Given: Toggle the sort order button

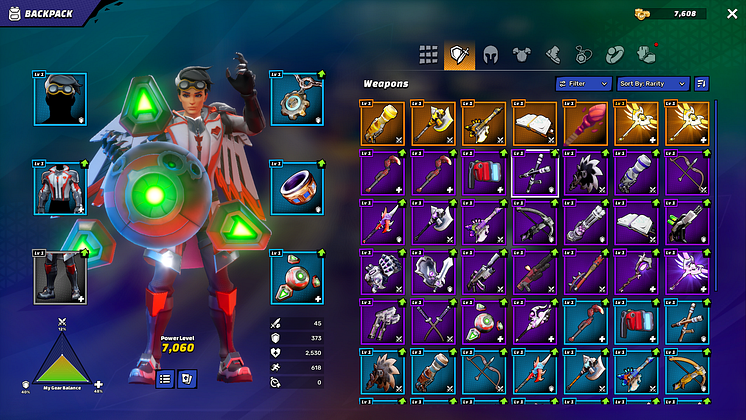Looking at the screenshot, I should point(701,84).
